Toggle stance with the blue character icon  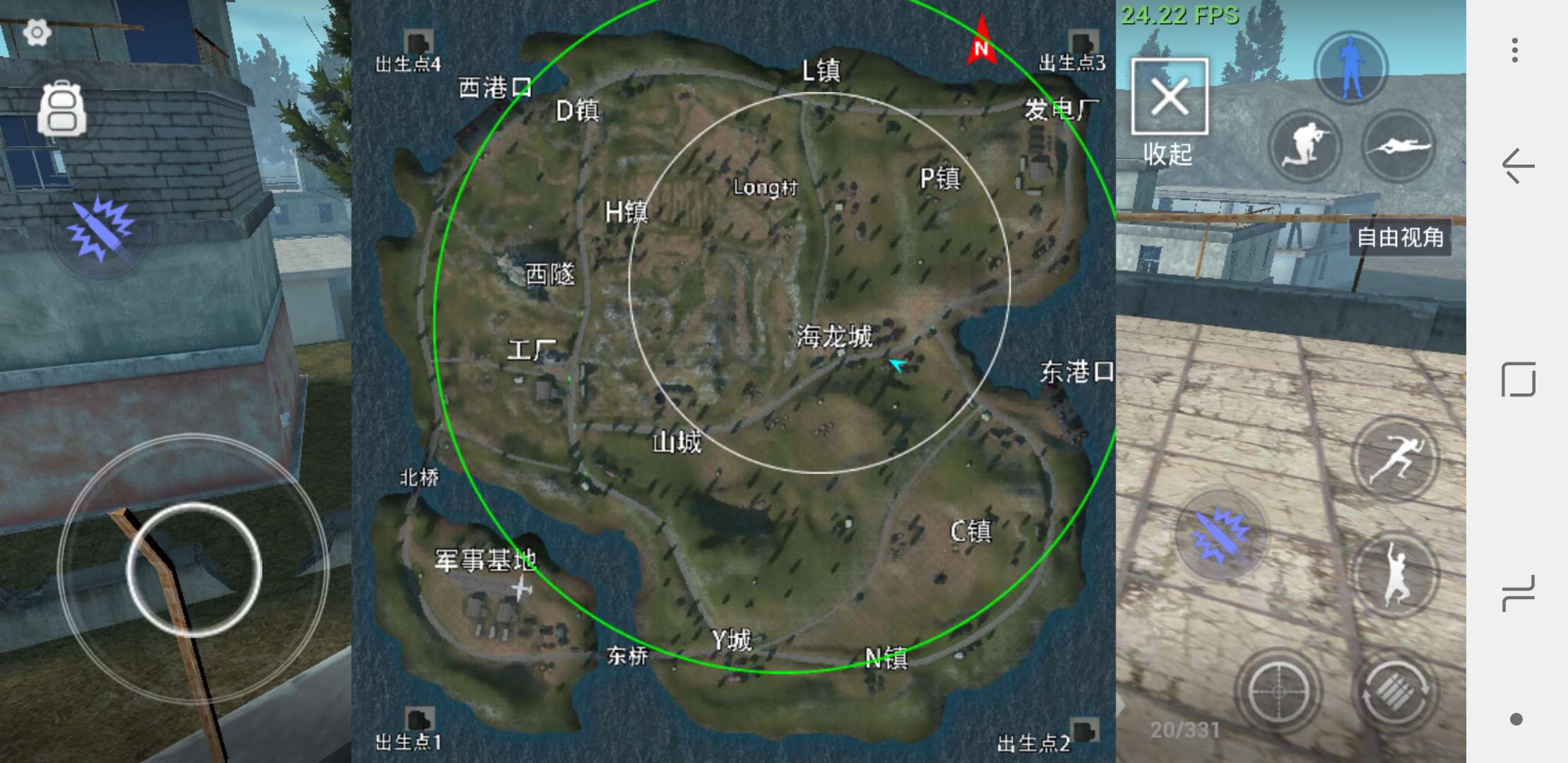[x=1351, y=67]
